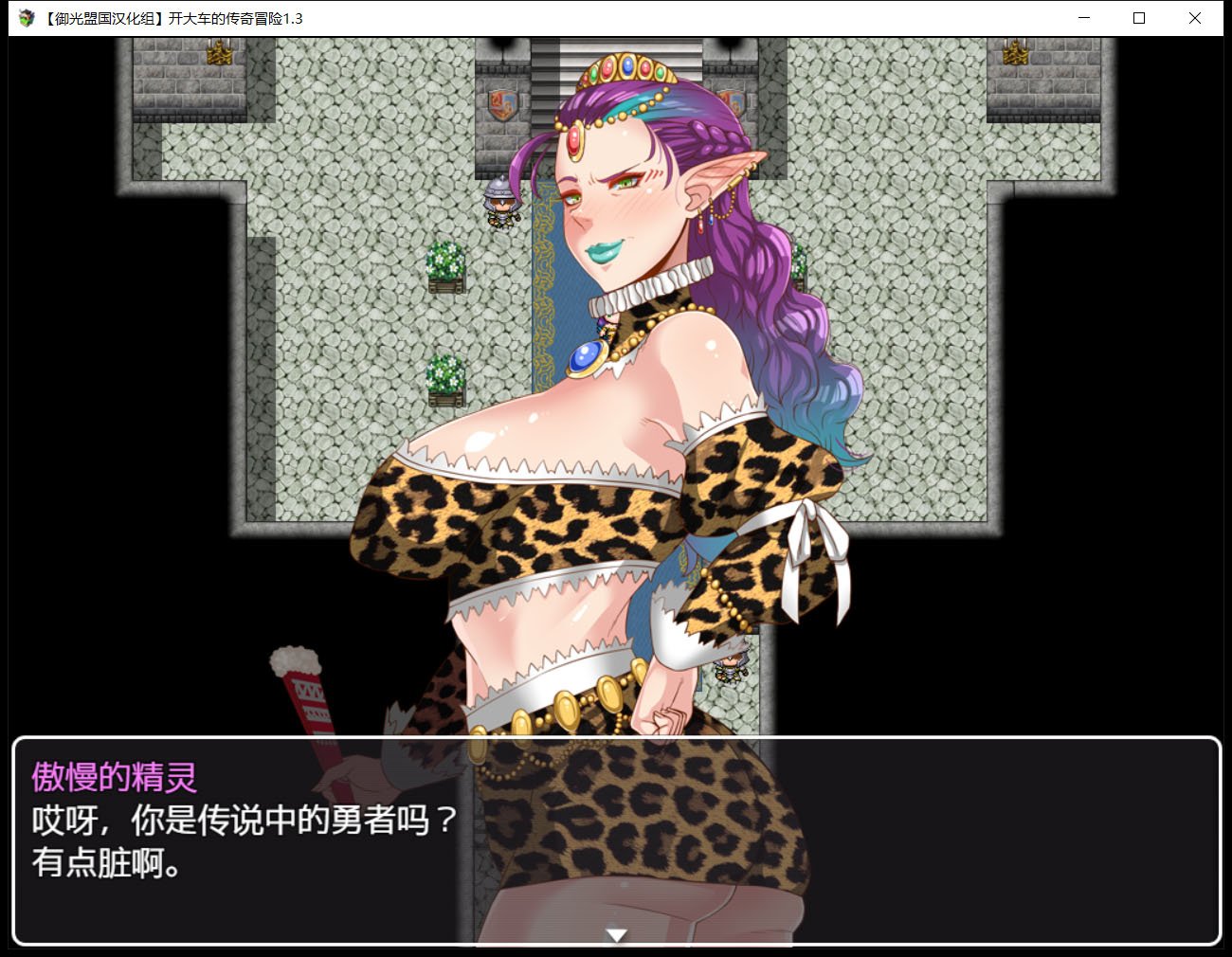This screenshot has height=957, width=1232.
Task: Open the treasure chest in the top-left corner
Action: [218, 57]
